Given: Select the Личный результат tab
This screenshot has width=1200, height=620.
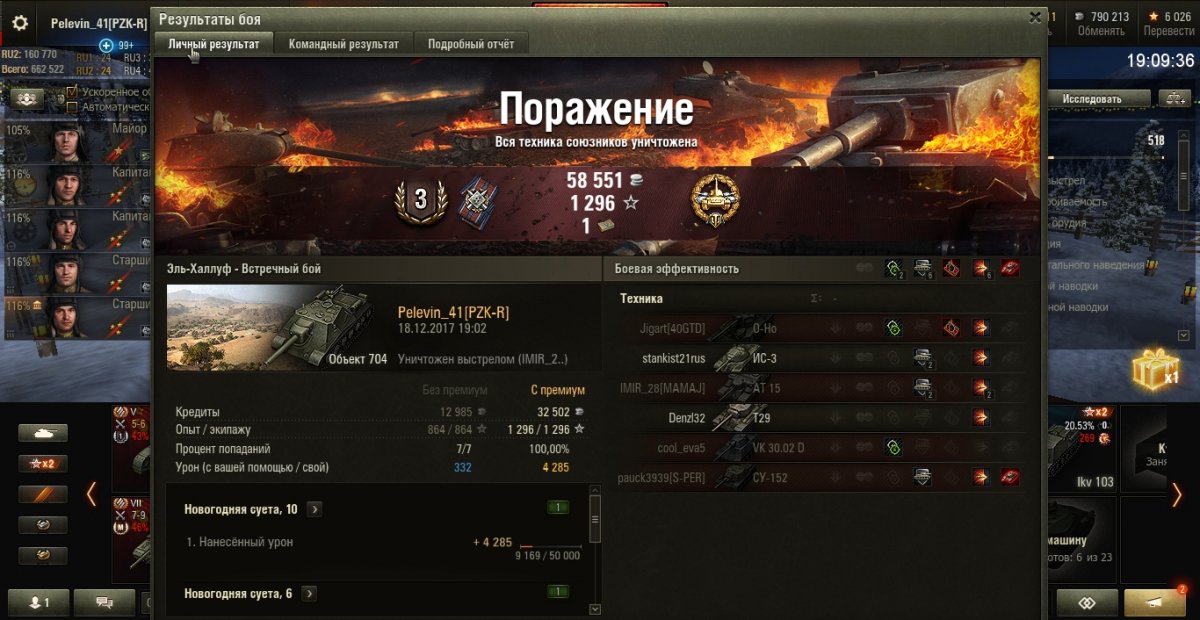Looking at the screenshot, I should (214, 44).
